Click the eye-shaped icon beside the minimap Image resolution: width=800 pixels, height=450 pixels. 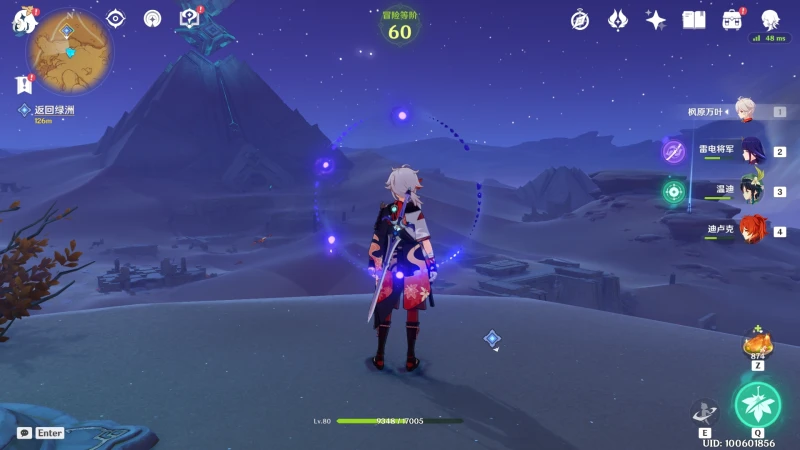(116, 18)
